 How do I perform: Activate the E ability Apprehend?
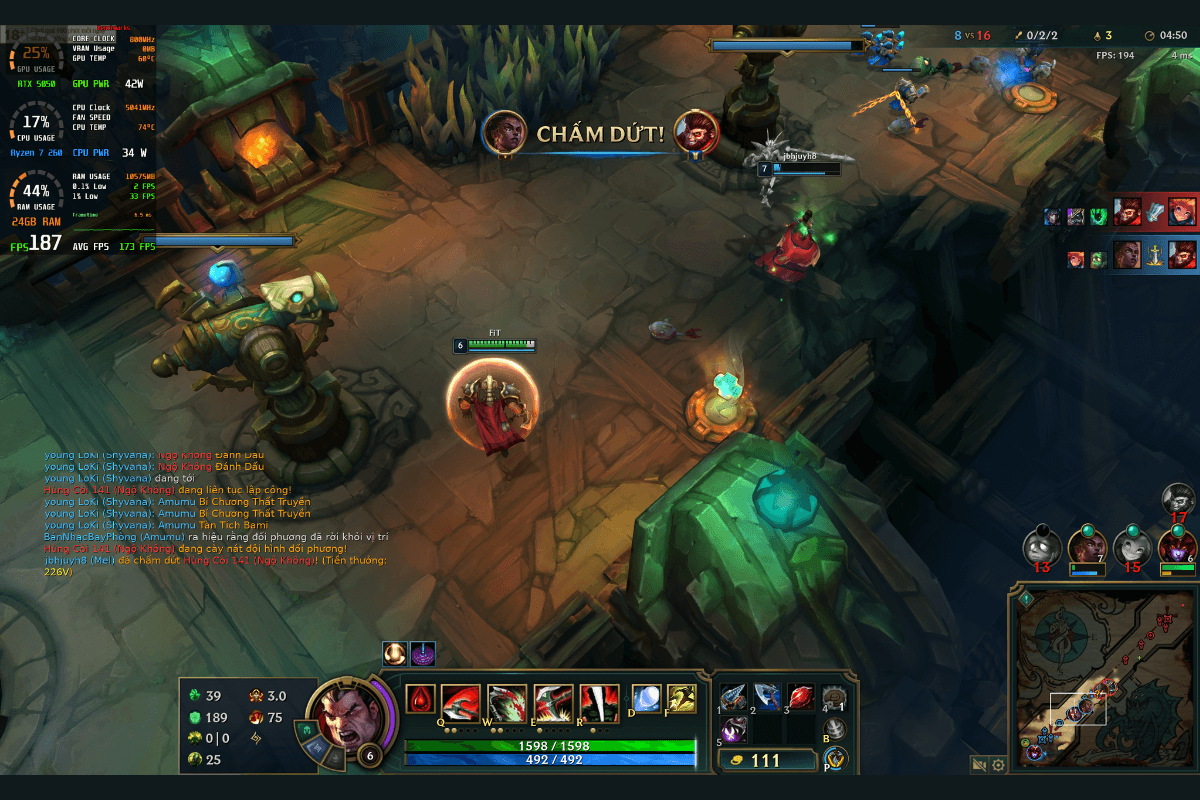click(x=553, y=703)
